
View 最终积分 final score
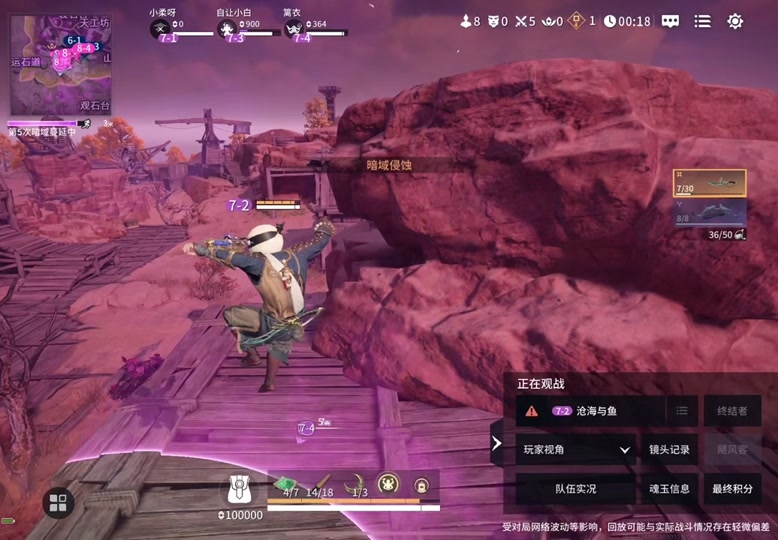tap(731, 489)
